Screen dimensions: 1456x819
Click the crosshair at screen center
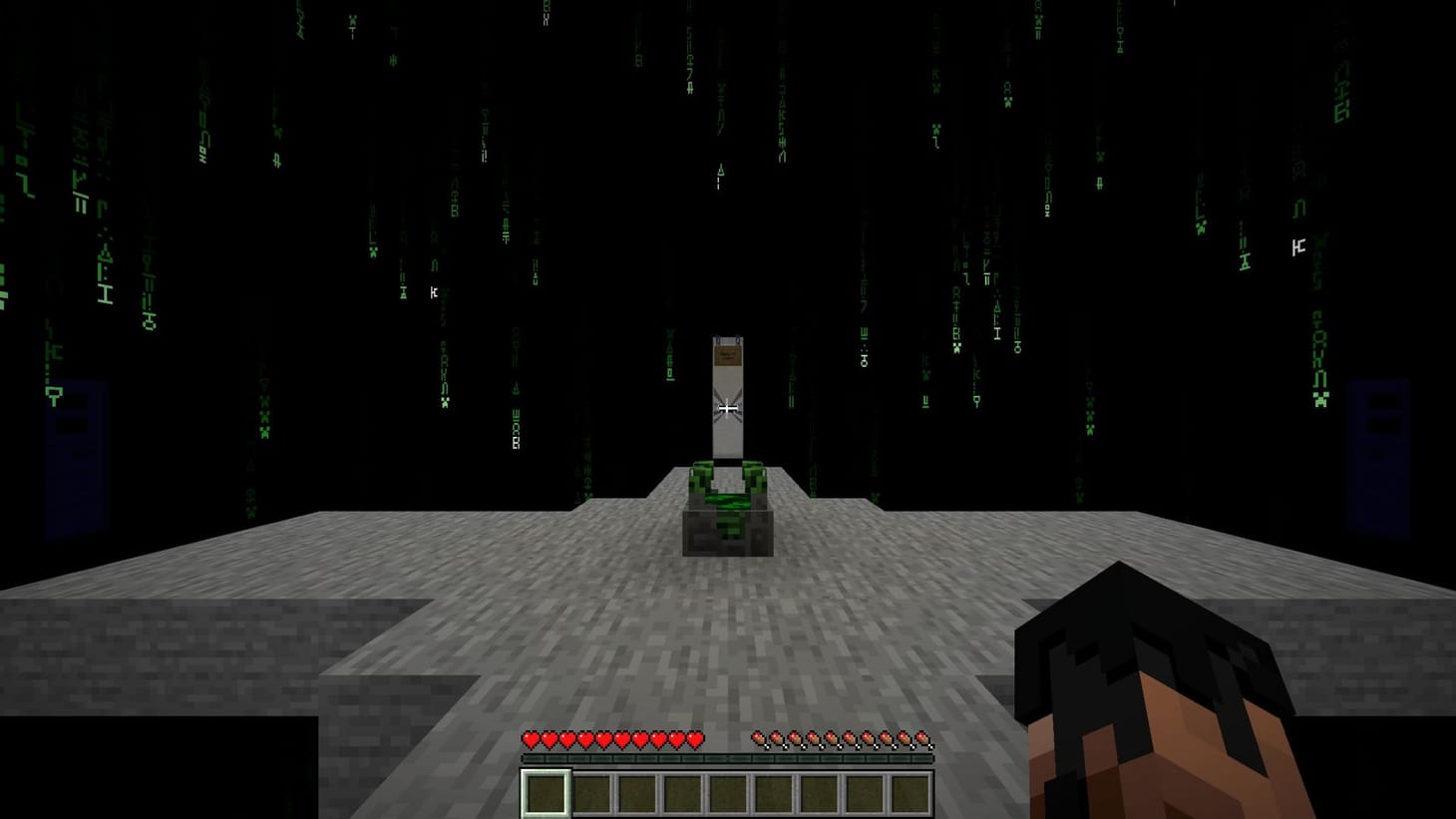tap(728, 409)
